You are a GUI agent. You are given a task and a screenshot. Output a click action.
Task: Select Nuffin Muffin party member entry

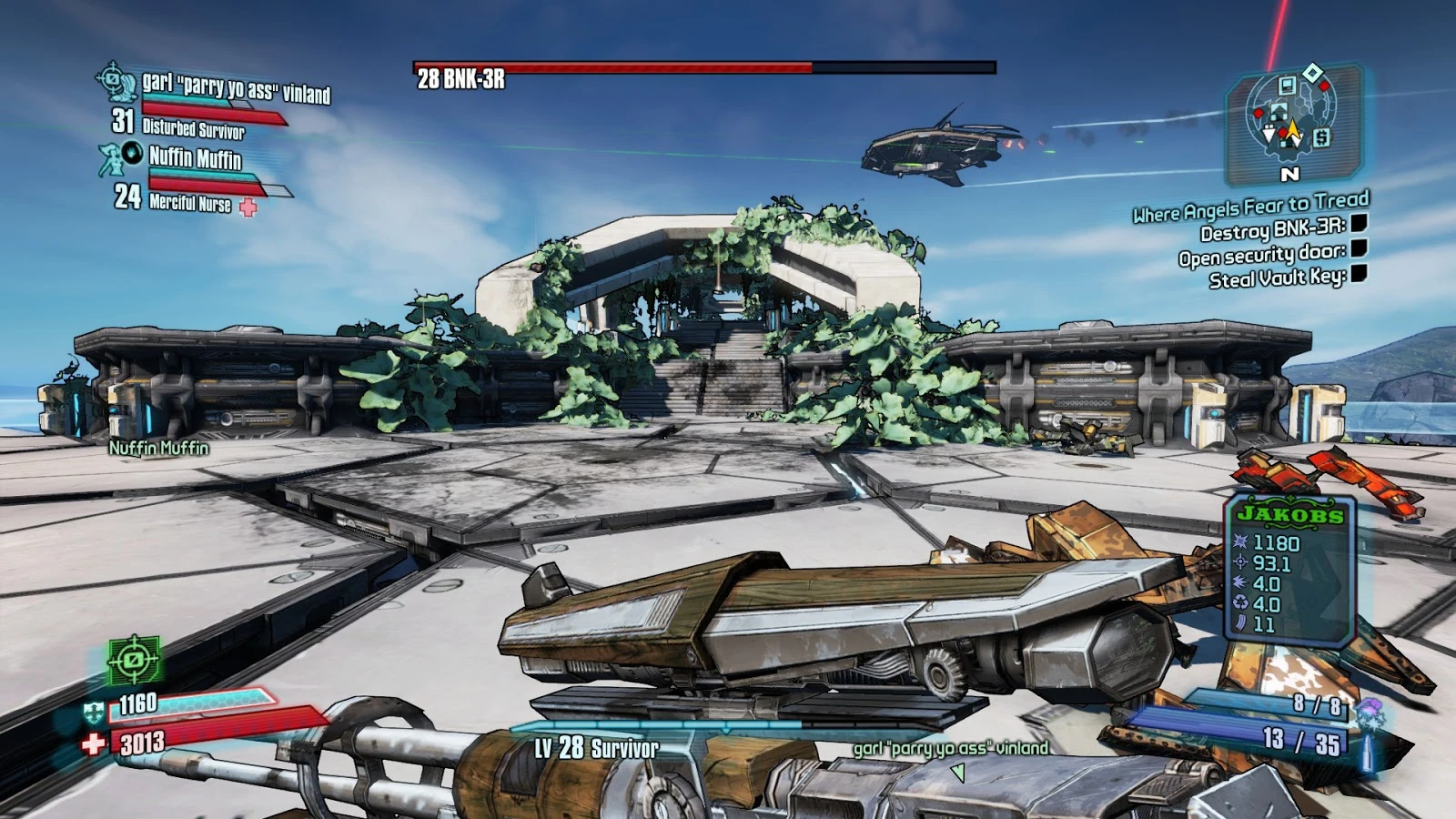(x=195, y=159)
